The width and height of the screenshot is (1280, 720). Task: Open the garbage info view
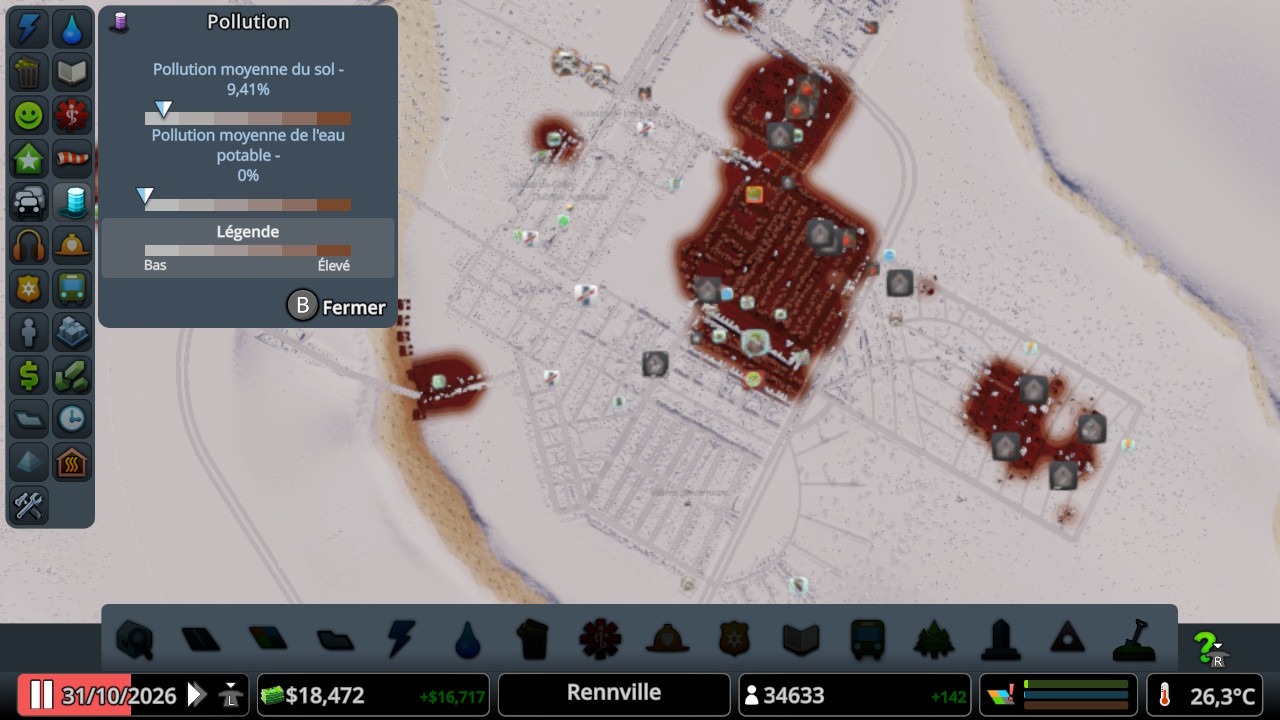click(x=28, y=72)
